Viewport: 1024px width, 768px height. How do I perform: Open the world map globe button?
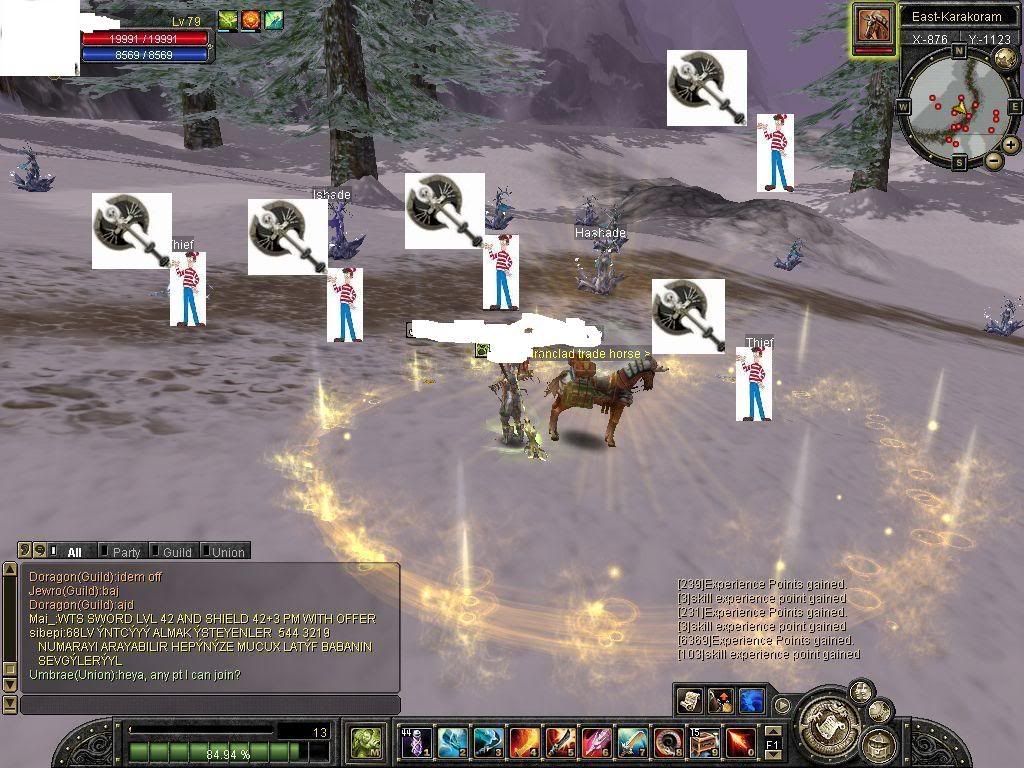1004,57
